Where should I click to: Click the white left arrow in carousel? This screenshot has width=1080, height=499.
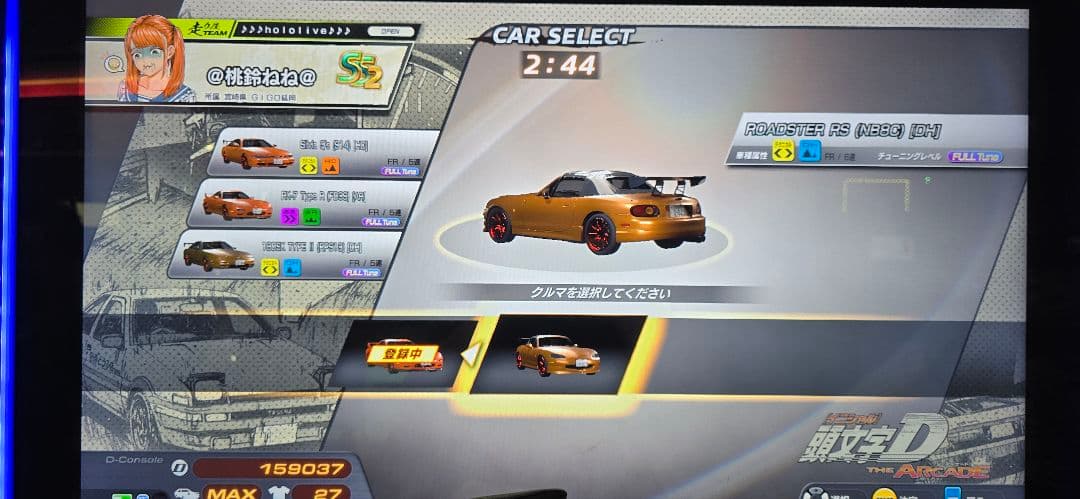[x=467, y=353]
